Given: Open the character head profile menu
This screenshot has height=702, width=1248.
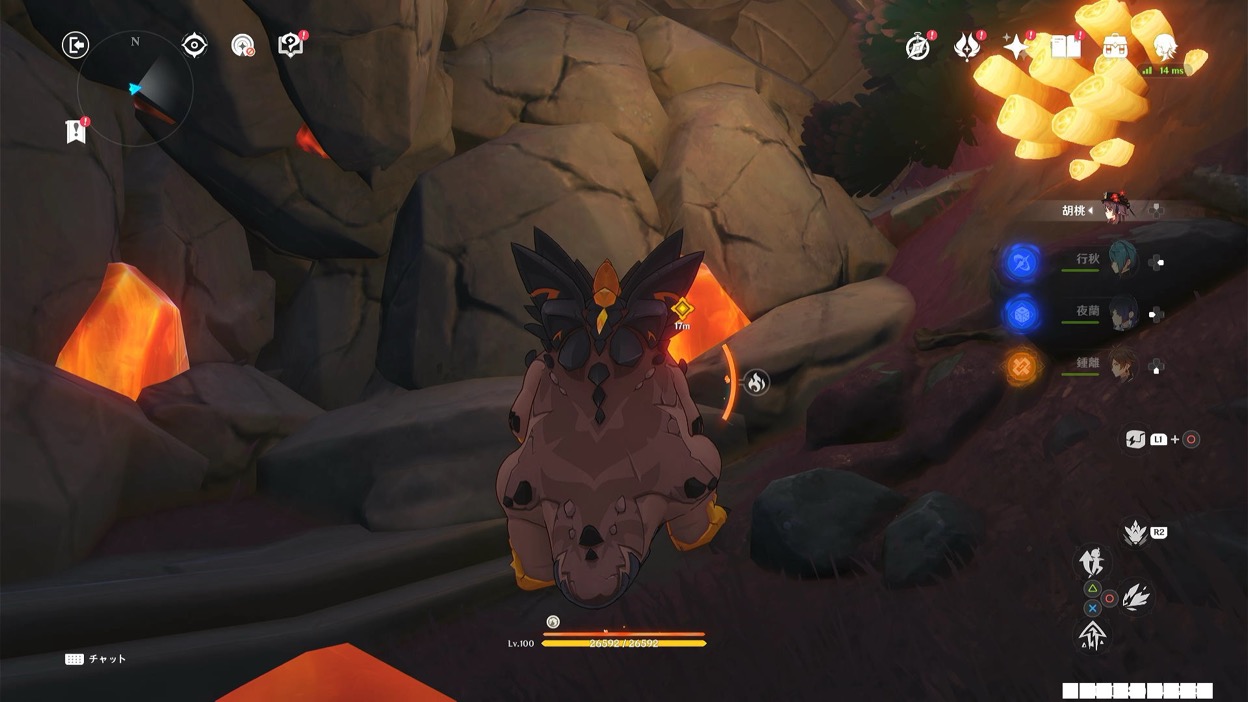Looking at the screenshot, I should (1164, 46).
